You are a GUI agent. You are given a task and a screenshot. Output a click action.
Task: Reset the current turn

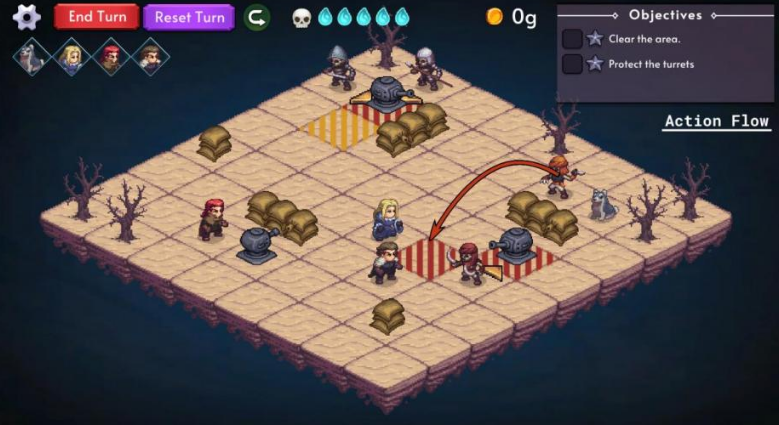[x=188, y=17]
